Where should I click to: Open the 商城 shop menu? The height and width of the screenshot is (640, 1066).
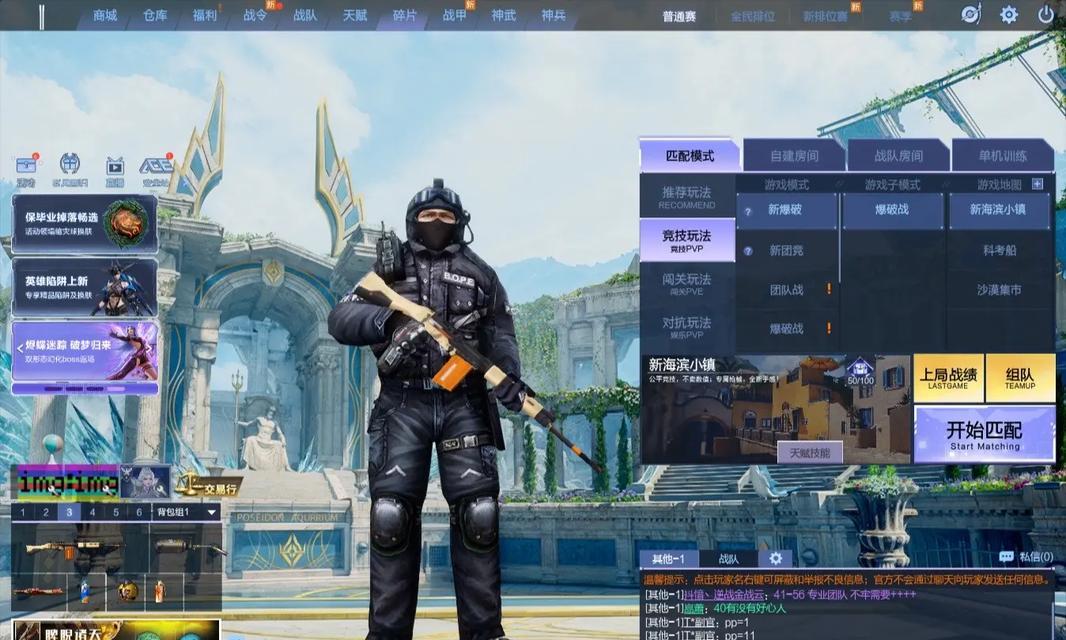pos(105,15)
